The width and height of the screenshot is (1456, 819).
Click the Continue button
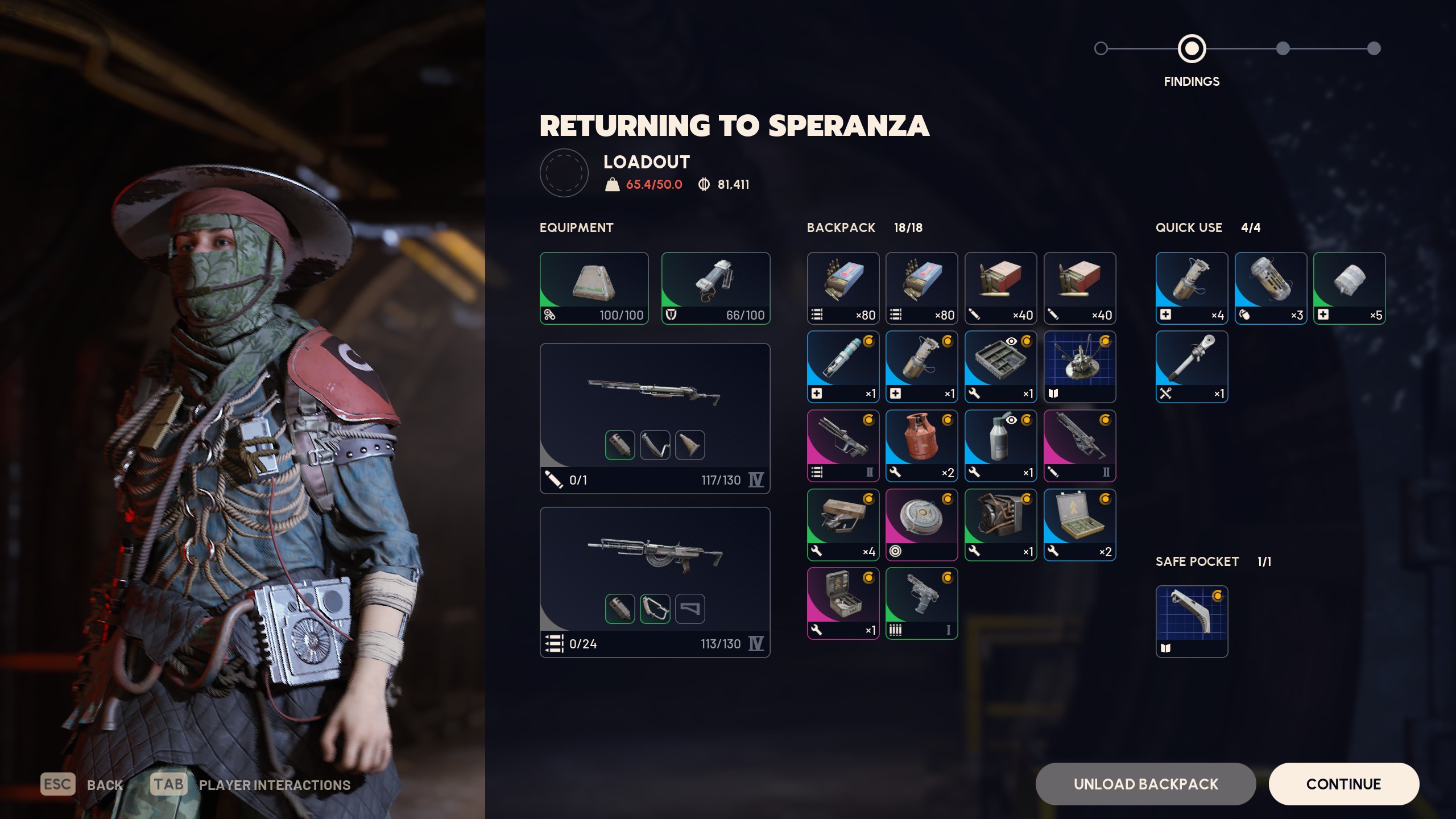1343,784
